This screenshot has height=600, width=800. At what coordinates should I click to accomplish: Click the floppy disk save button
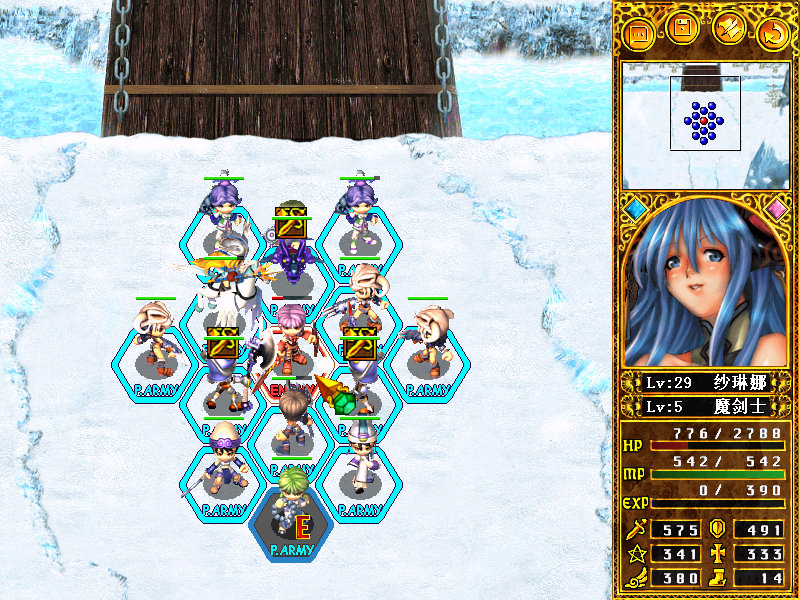(x=682, y=29)
